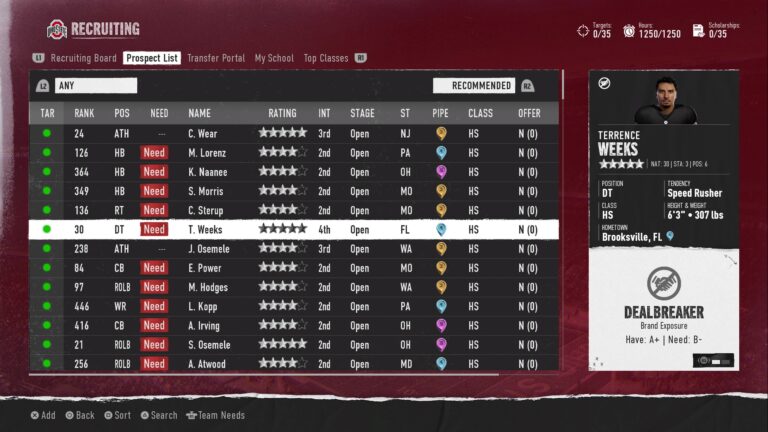Viewport: 768px width, 432px height.
Task: Open the Transfer Portal tab
Action: tap(215, 58)
